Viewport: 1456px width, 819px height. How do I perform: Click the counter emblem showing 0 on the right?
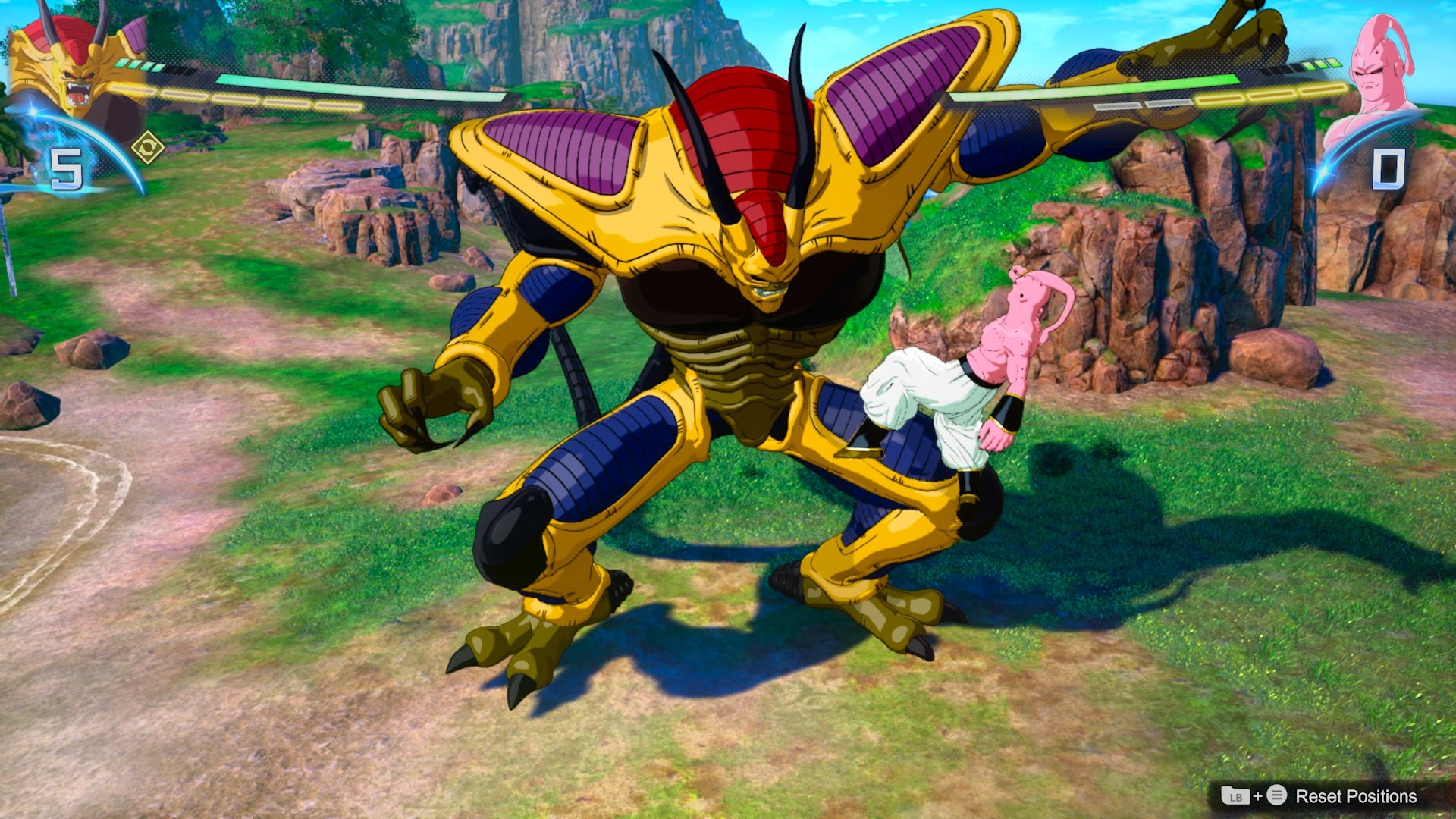click(1390, 168)
